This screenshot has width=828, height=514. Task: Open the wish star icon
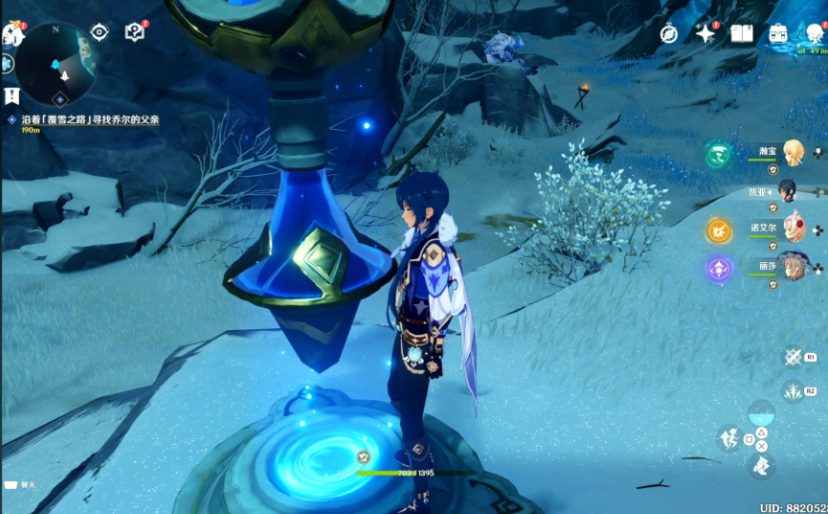click(x=706, y=34)
